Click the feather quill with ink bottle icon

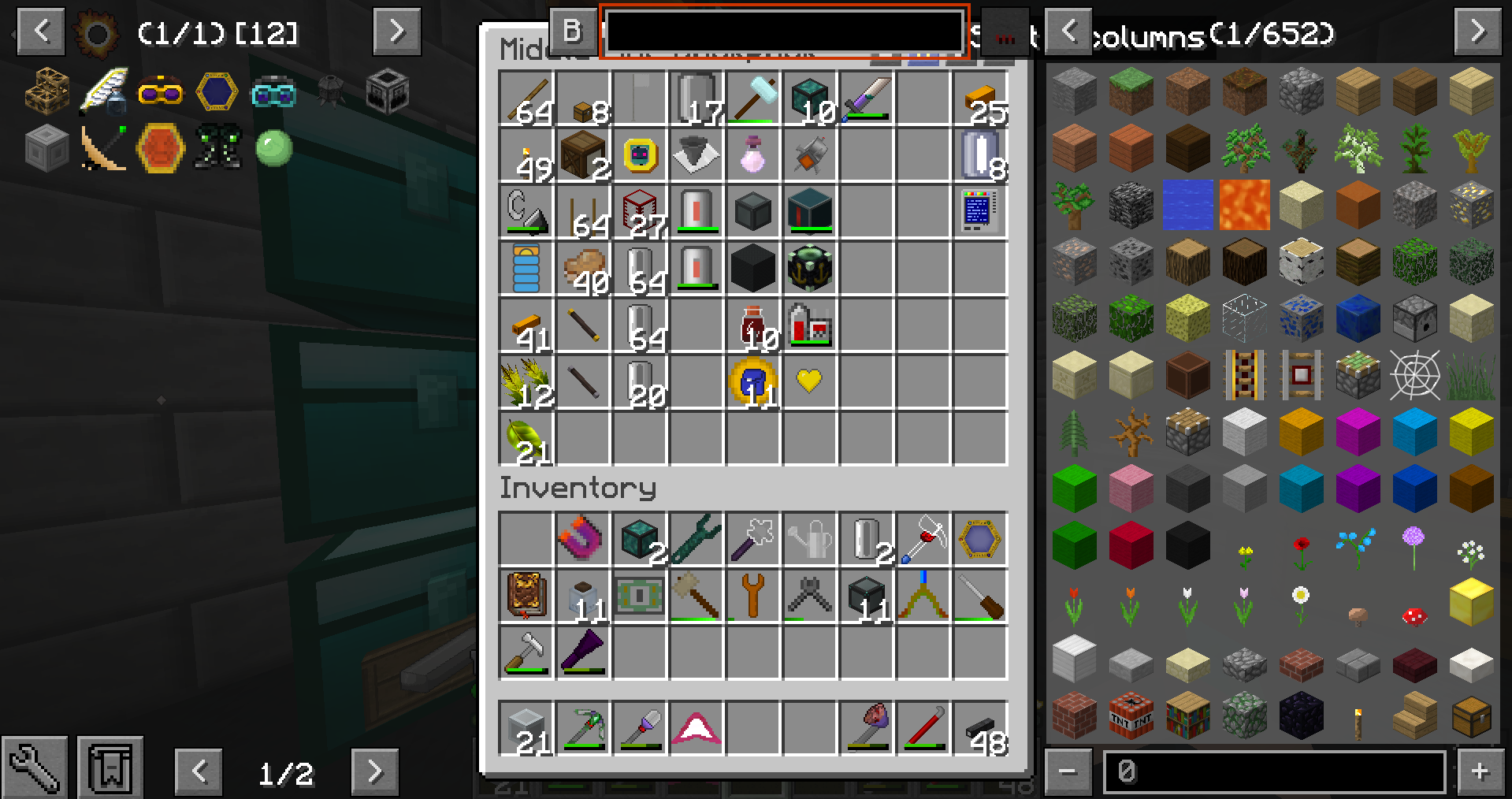click(103, 91)
